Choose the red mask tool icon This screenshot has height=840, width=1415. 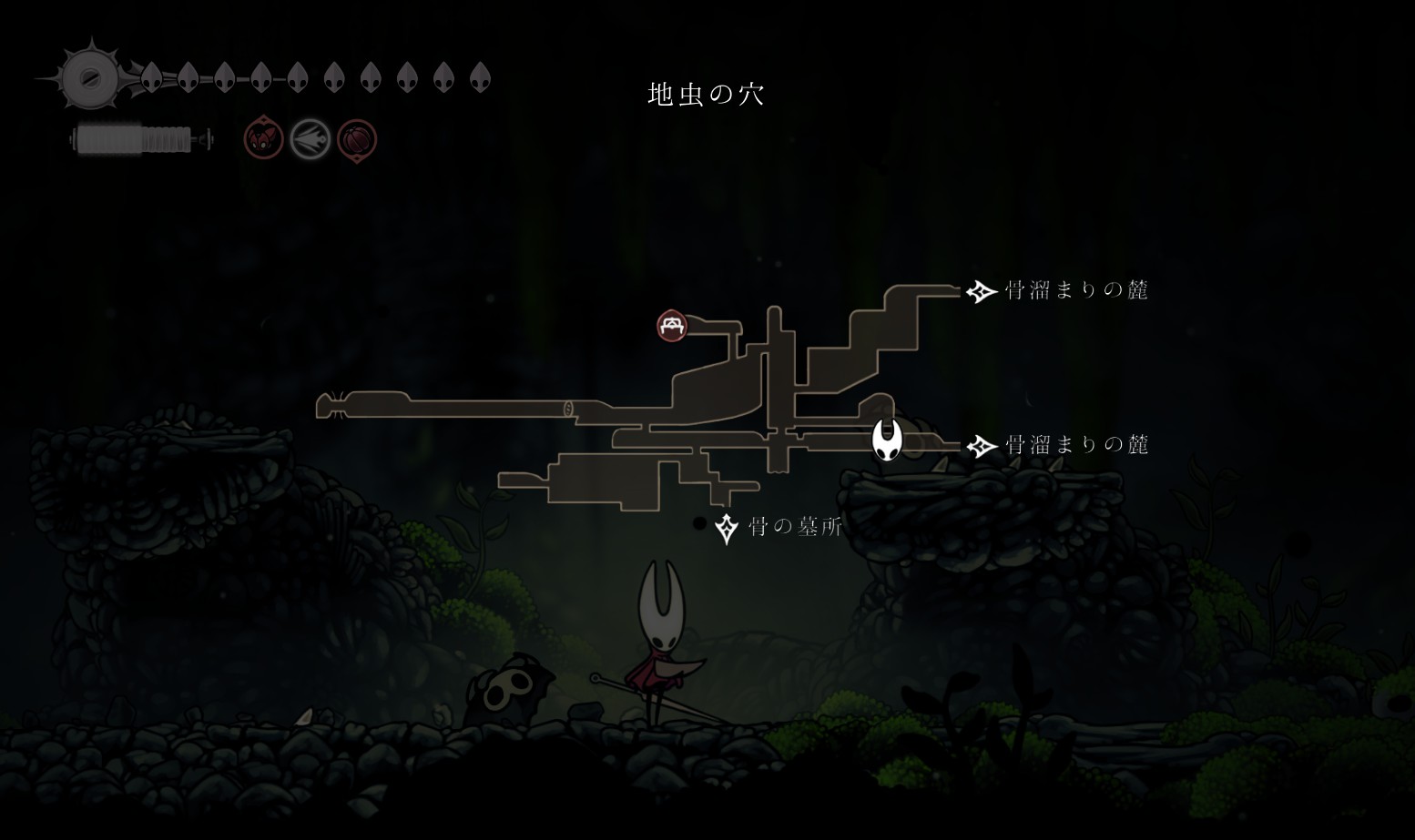263,139
